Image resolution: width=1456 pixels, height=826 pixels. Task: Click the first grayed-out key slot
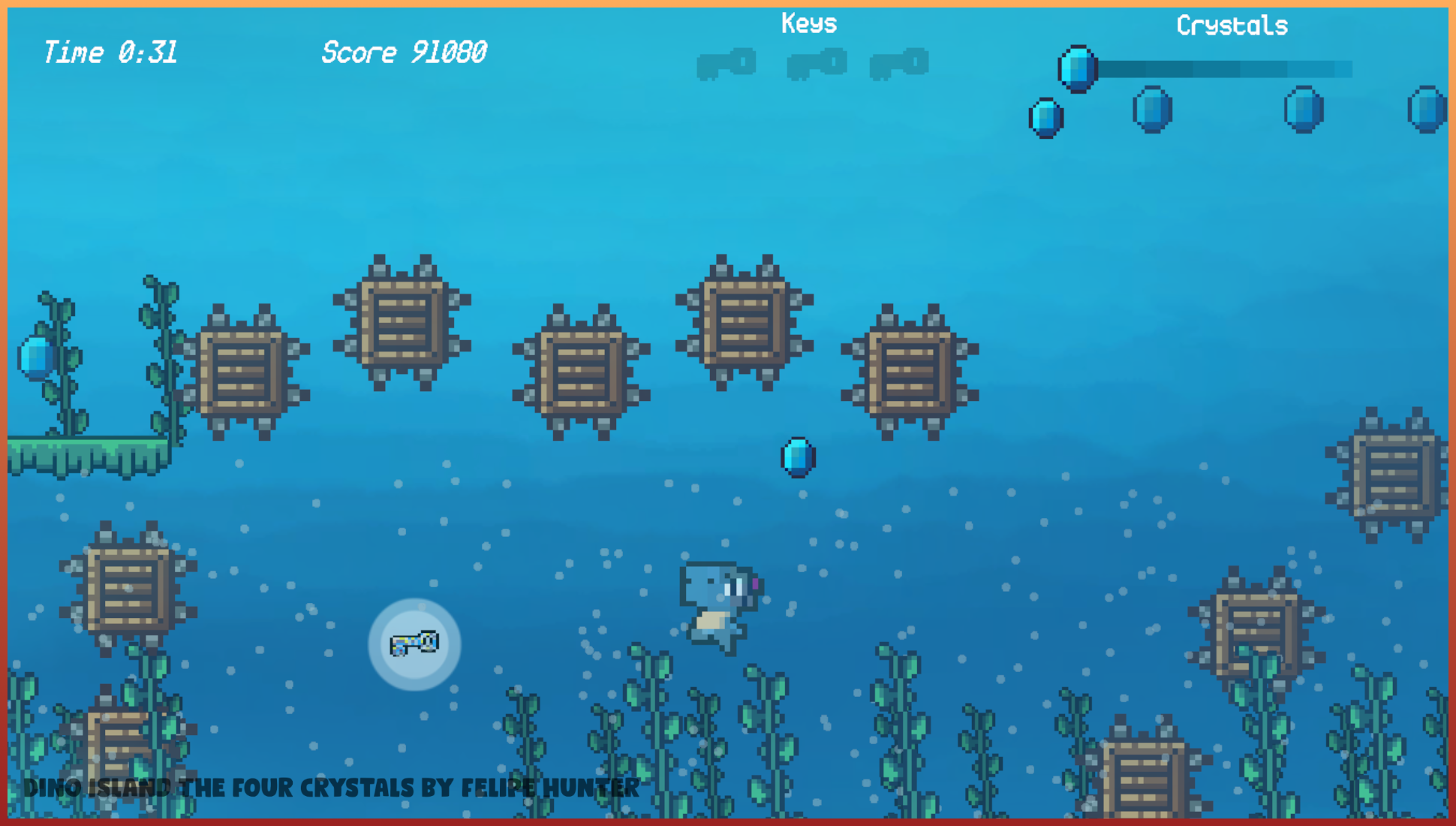pyautogui.click(x=726, y=64)
